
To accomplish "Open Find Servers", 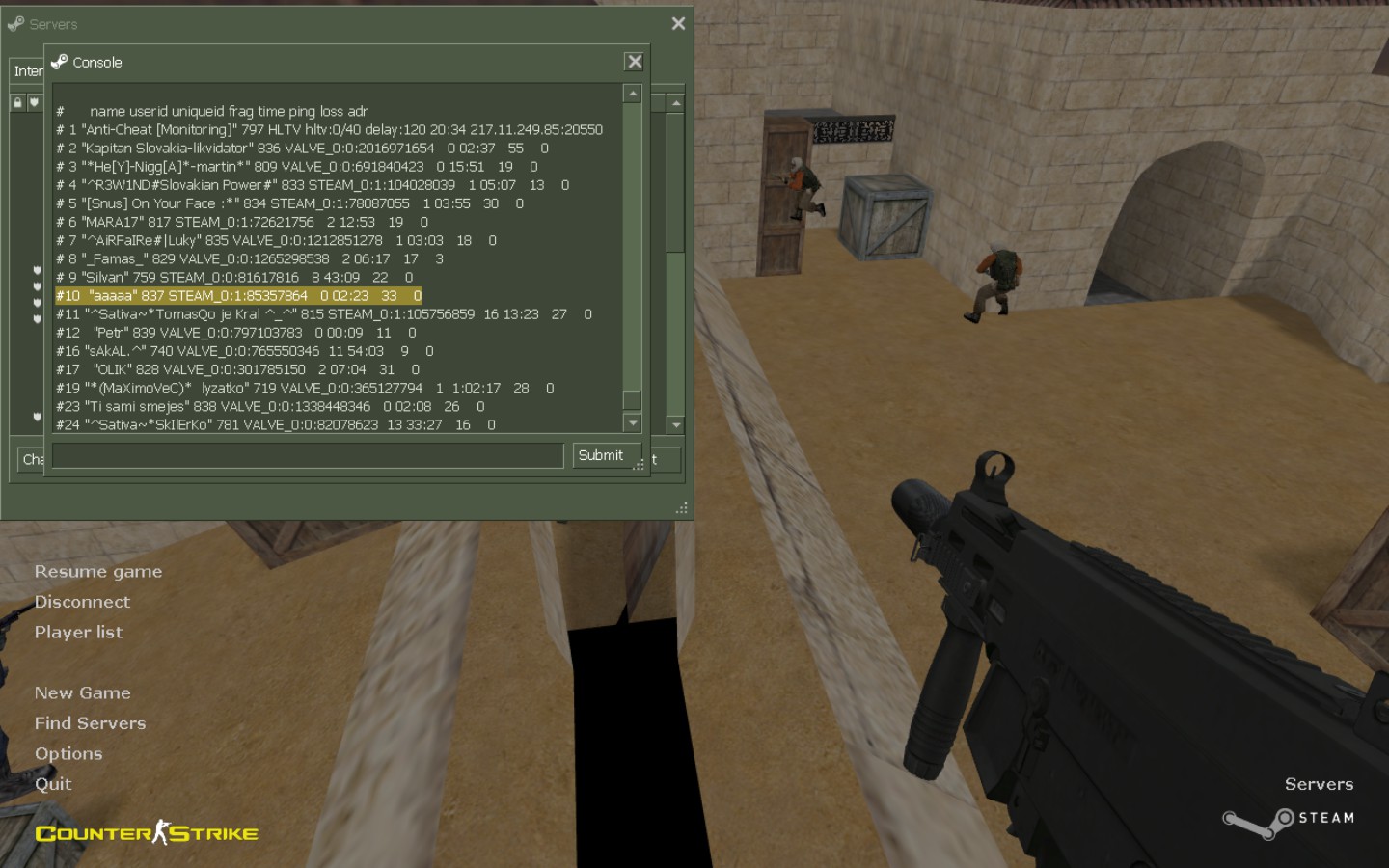I will pyautogui.click(x=90, y=723).
